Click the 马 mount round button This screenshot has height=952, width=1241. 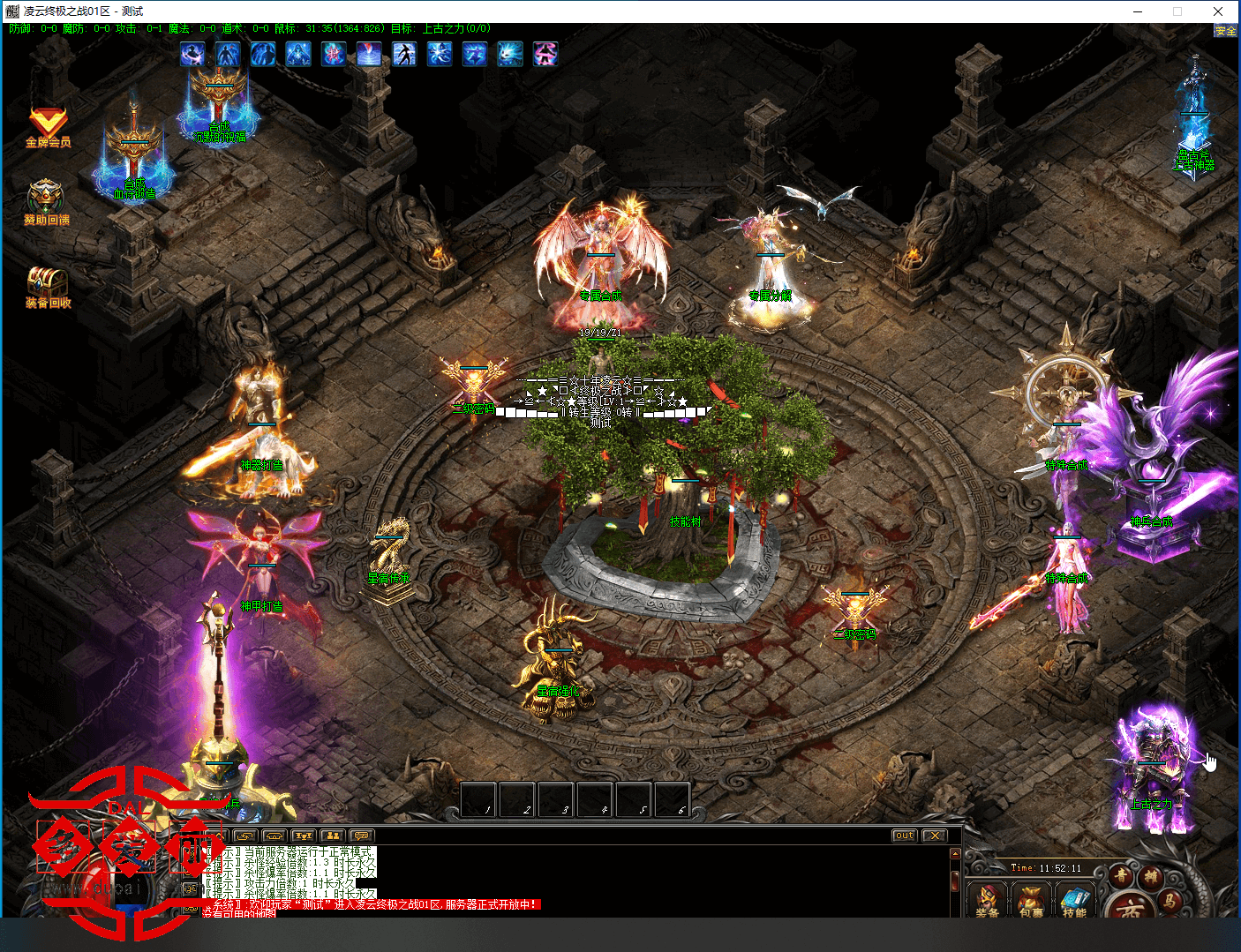pos(1170,900)
